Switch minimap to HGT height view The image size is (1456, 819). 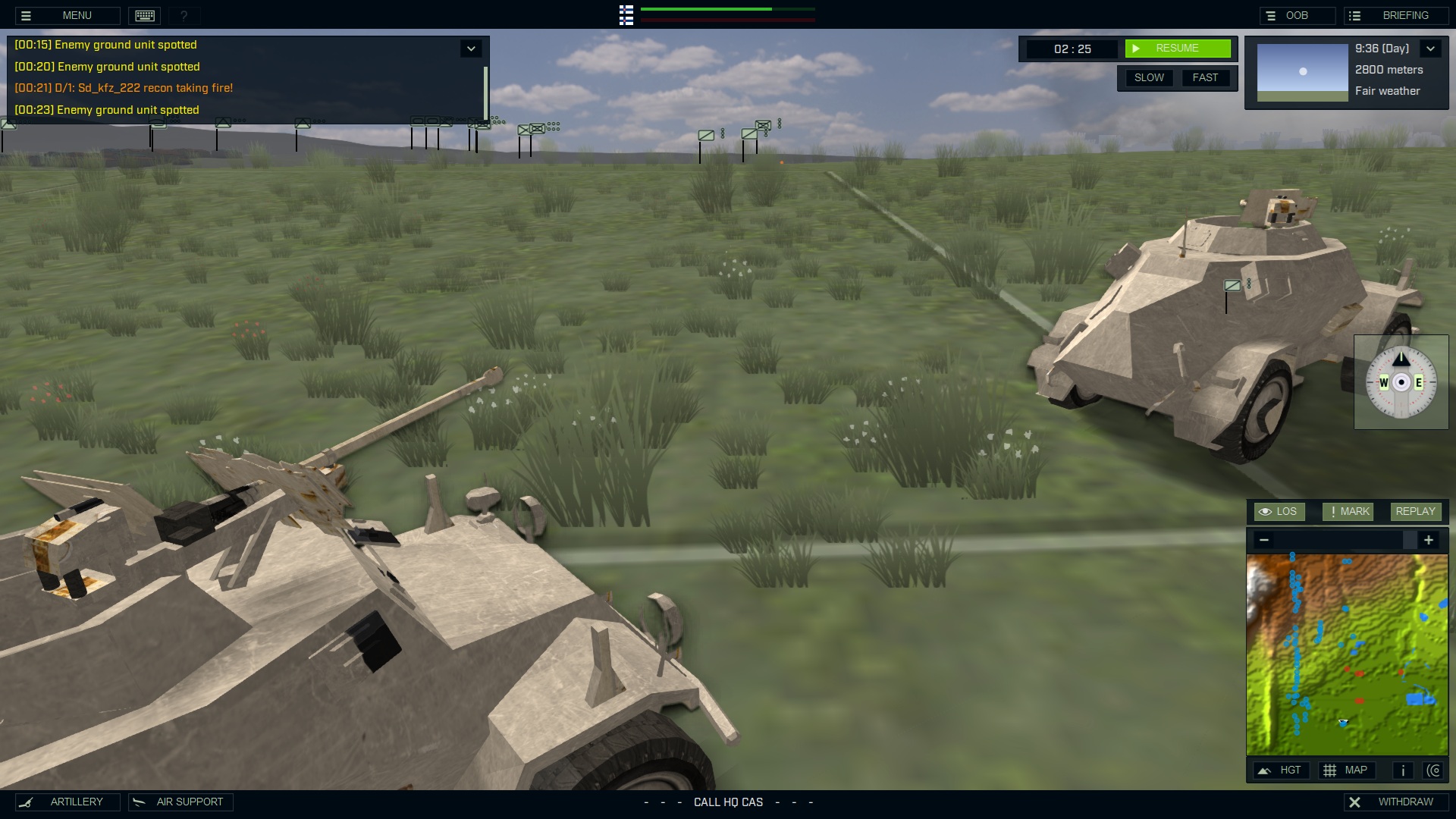(x=1282, y=770)
